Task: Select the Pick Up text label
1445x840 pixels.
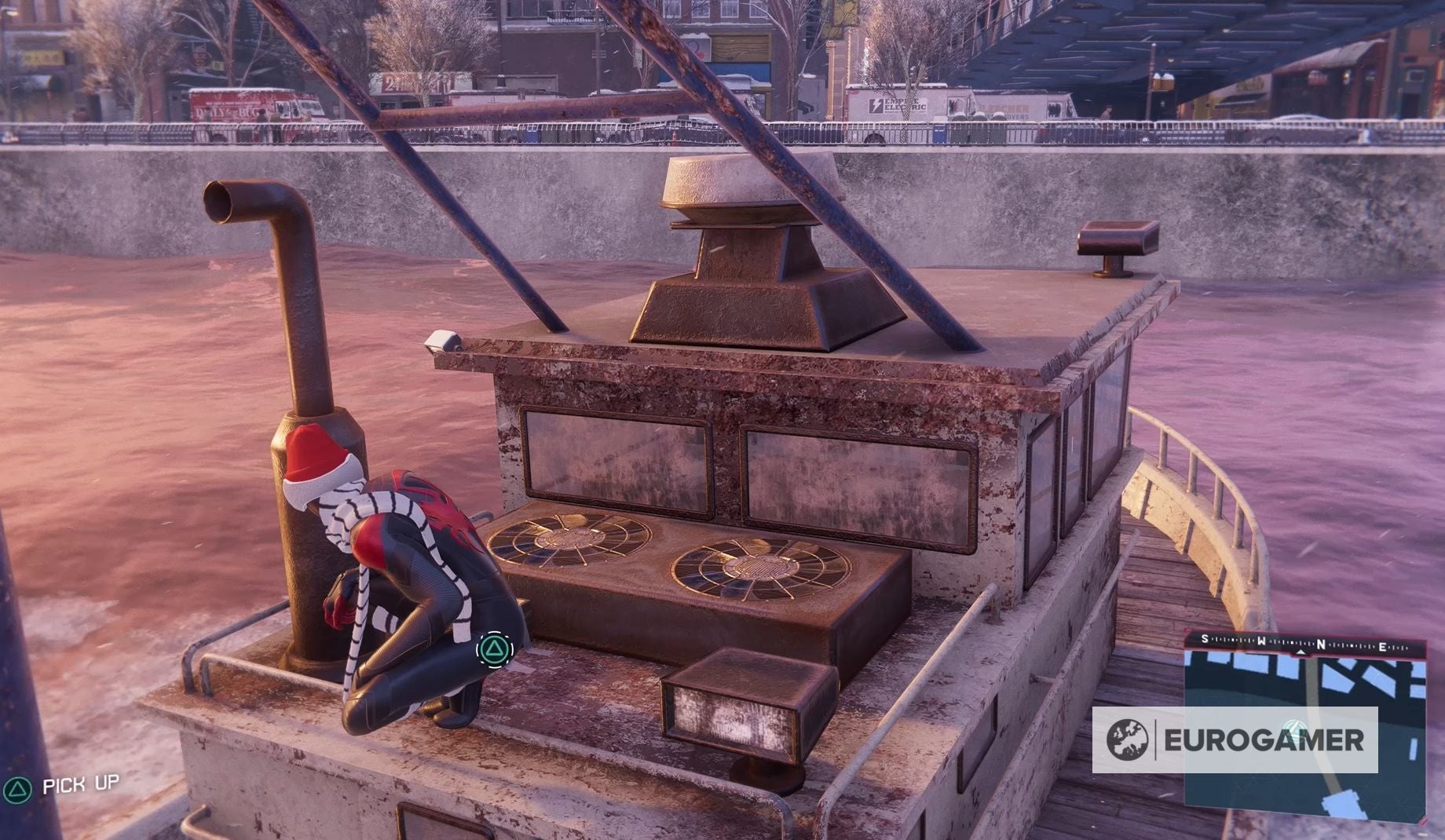Action: click(x=81, y=785)
